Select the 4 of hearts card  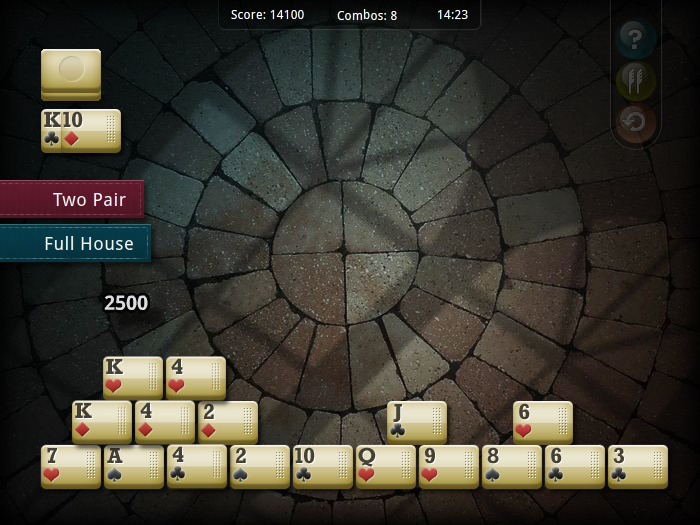(196, 377)
